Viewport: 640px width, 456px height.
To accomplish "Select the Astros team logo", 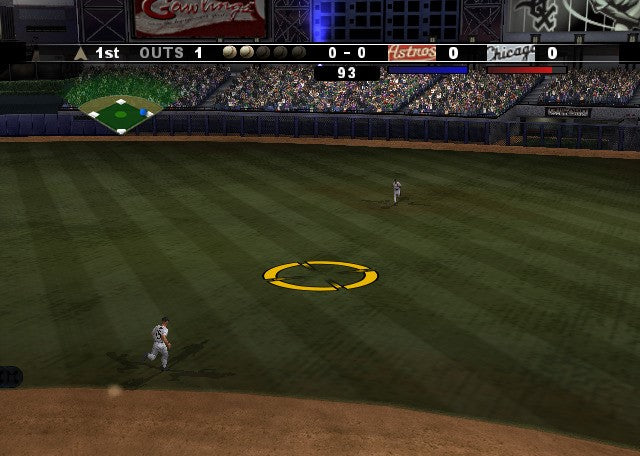I will point(411,53).
